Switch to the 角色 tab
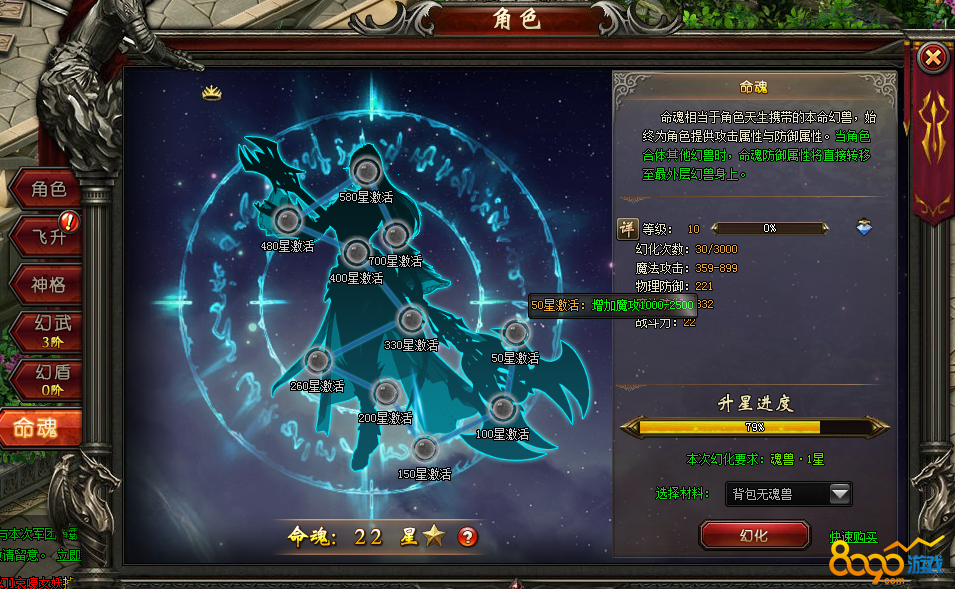 [x=47, y=189]
